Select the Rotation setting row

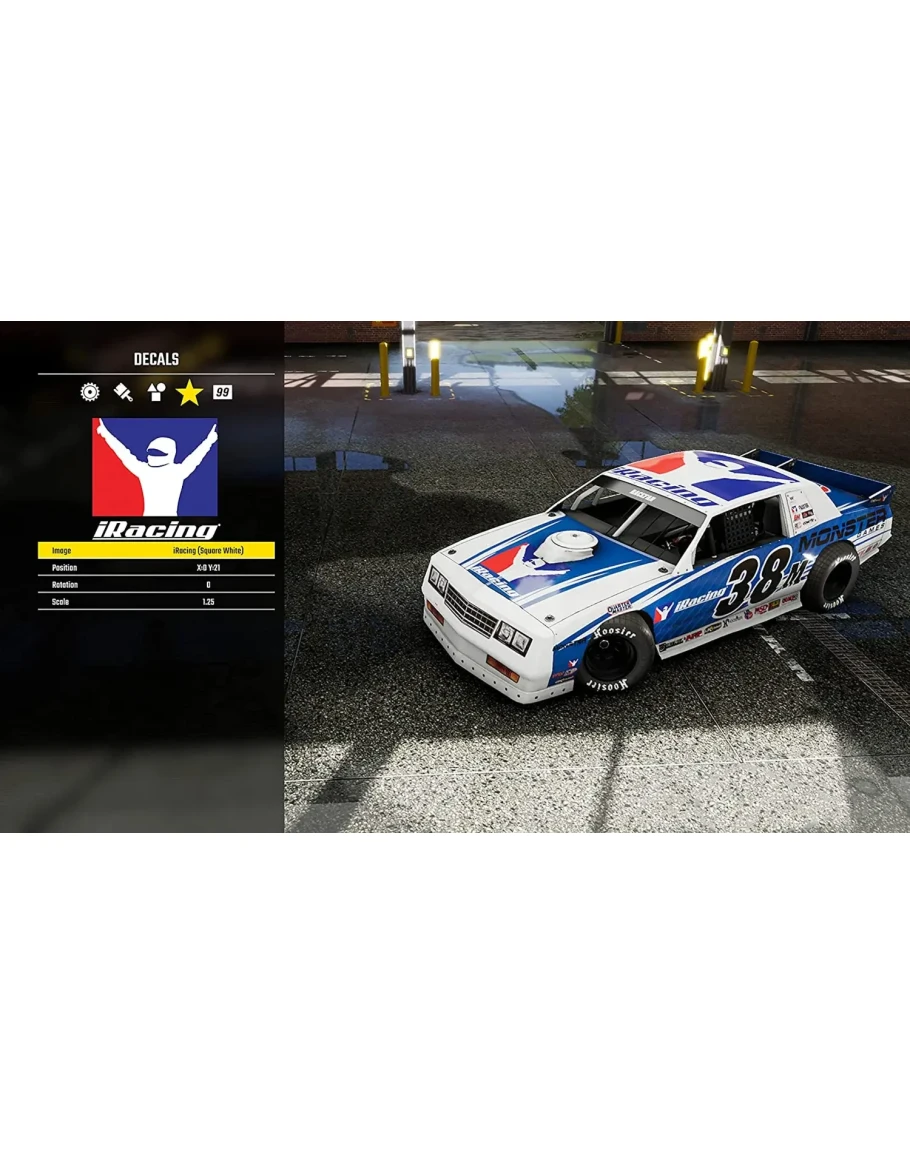pyautogui.click(x=156, y=584)
